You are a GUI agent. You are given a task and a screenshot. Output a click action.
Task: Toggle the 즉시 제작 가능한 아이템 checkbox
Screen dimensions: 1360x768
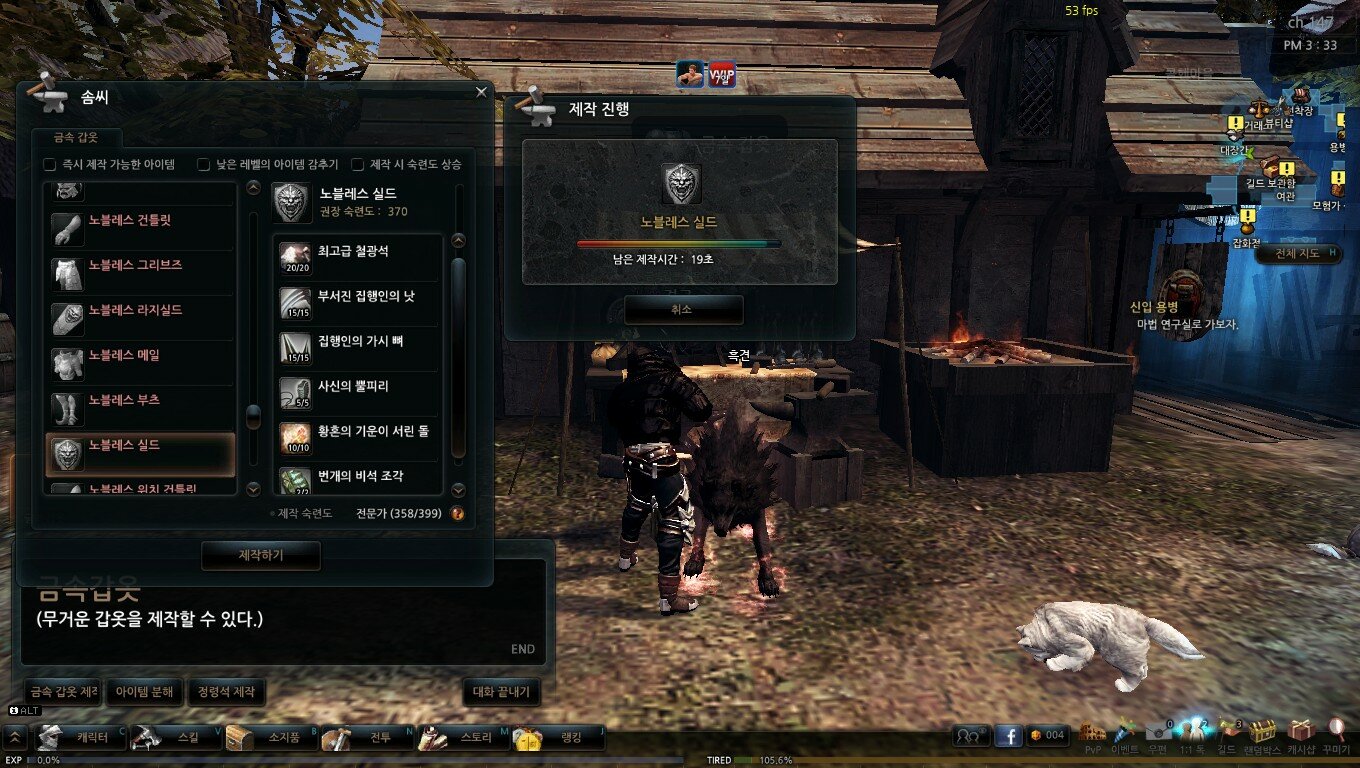[x=49, y=164]
